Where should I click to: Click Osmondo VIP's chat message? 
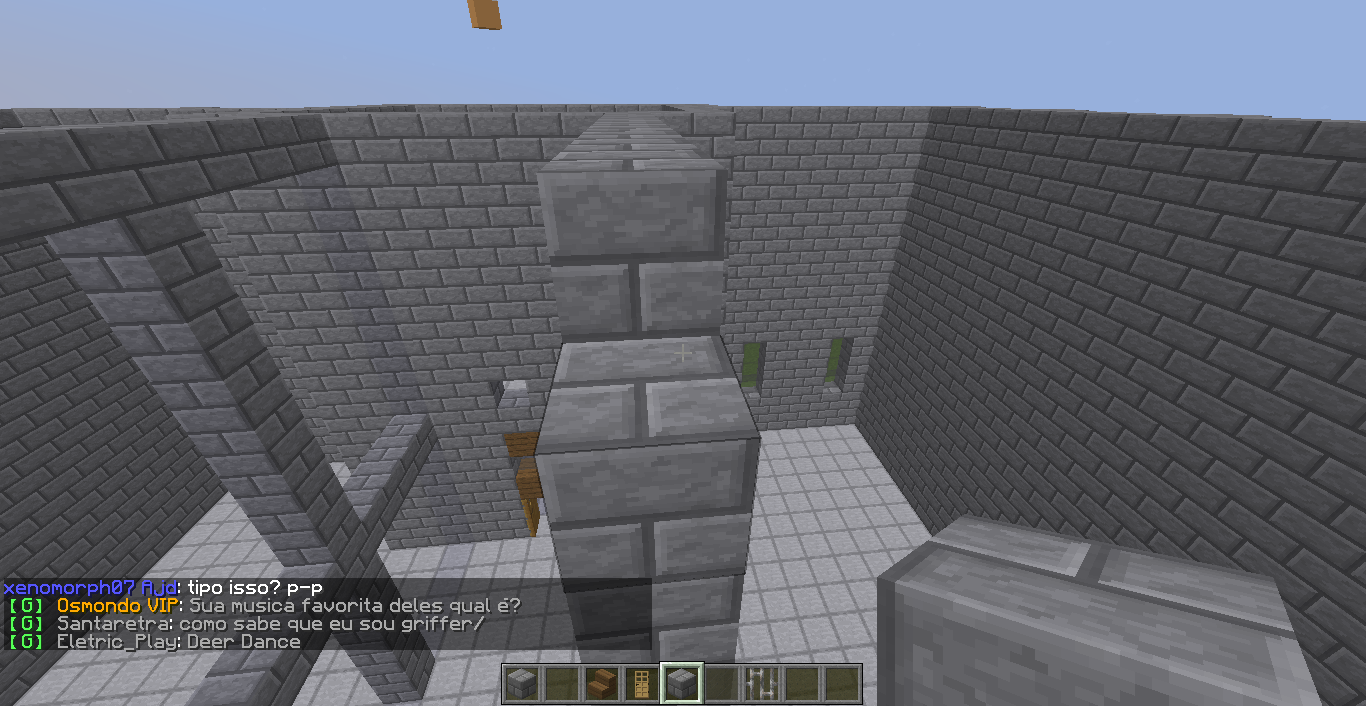[x=288, y=606]
